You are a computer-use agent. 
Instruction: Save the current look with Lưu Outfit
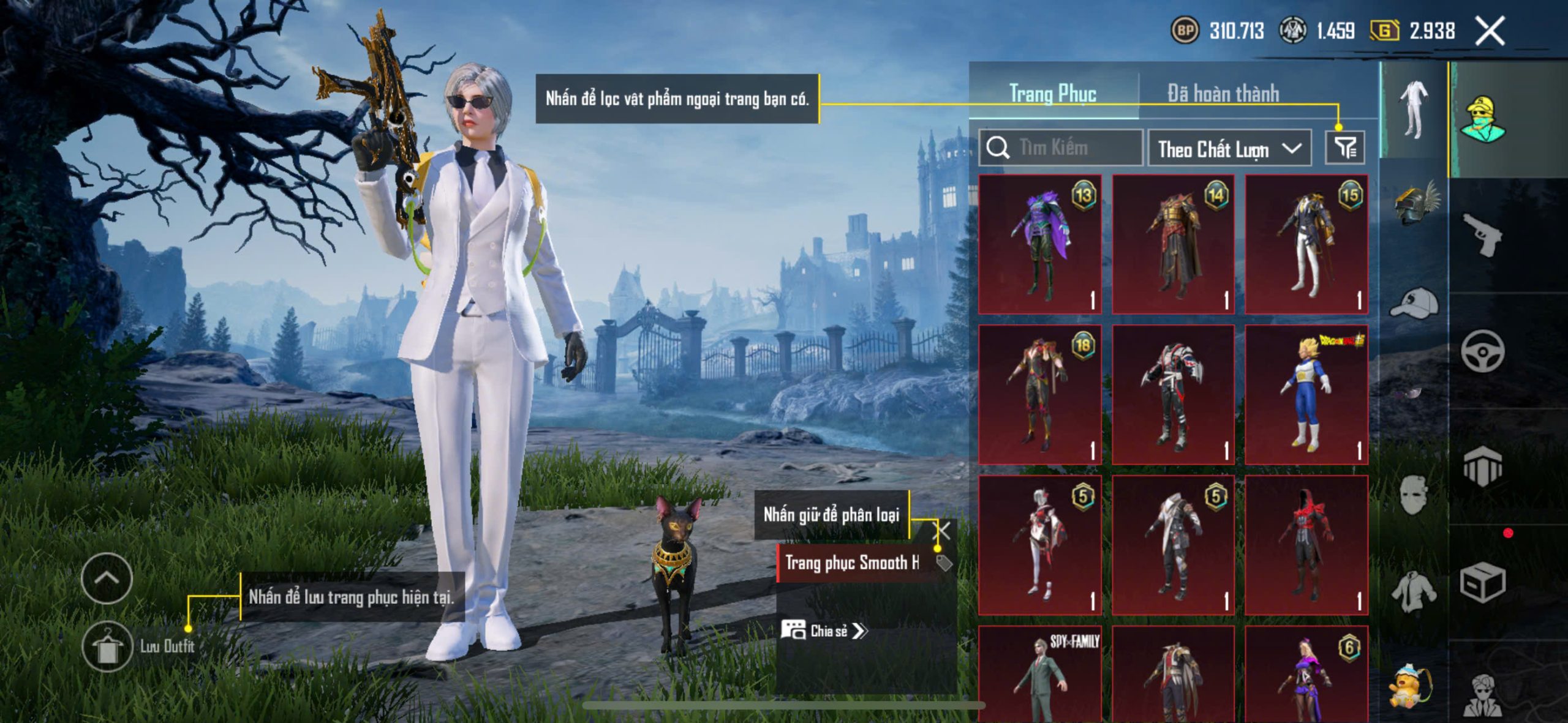tap(108, 647)
